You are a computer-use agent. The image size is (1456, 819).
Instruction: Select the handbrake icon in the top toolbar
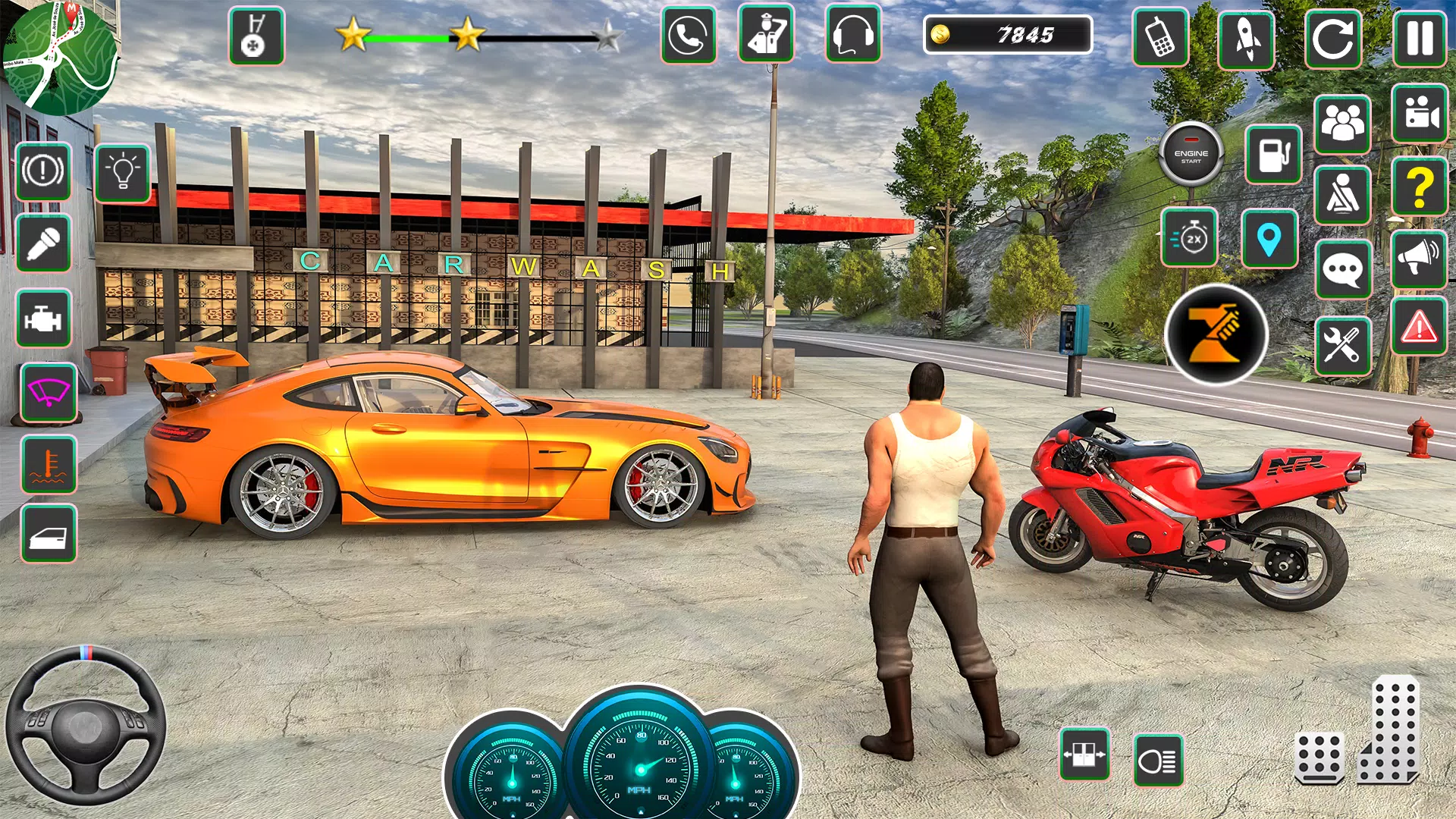[x=256, y=35]
